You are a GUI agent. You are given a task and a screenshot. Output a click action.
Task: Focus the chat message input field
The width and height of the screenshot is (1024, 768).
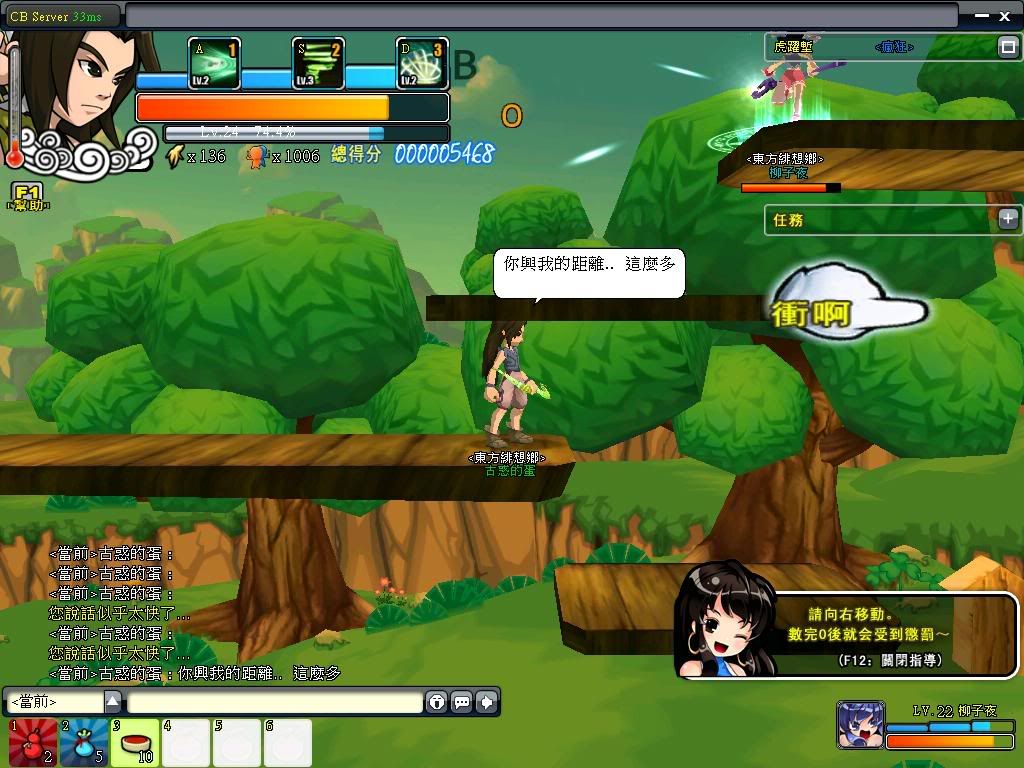[x=274, y=702]
